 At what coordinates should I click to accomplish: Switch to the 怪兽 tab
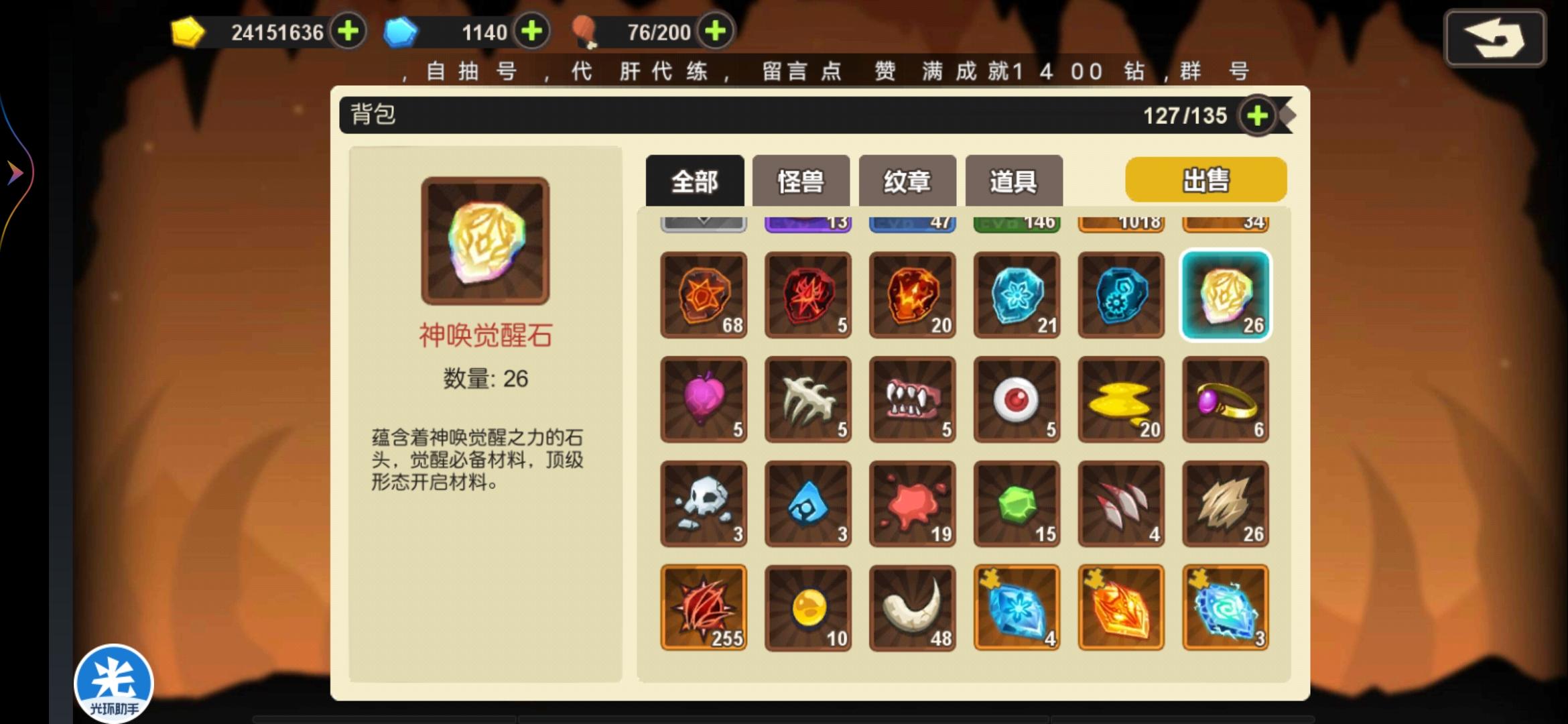[x=802, y=180]
